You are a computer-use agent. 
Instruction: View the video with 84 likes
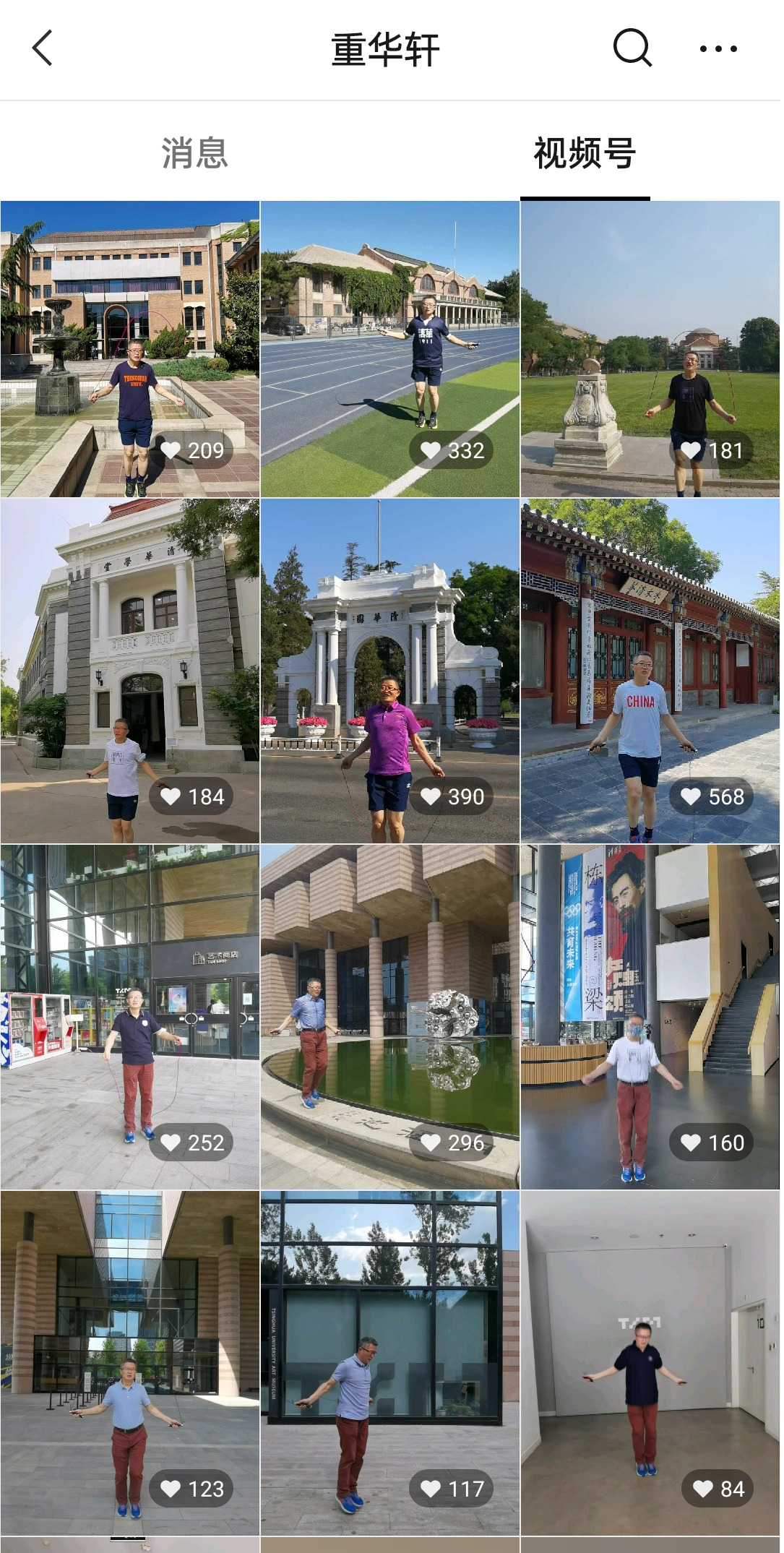tap(650, 1363)
